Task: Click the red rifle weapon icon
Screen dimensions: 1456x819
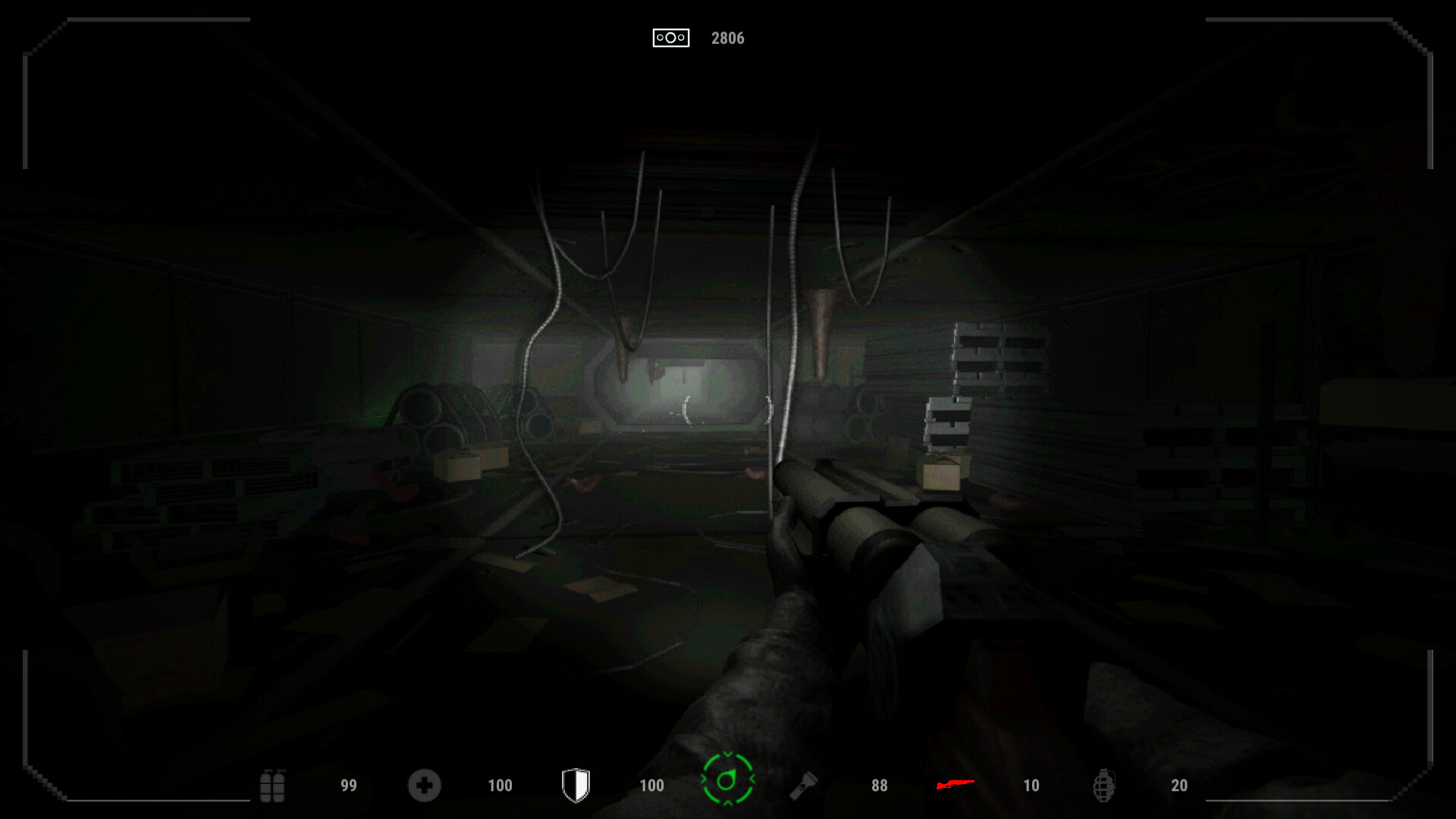Action: [x=954, y=785]
